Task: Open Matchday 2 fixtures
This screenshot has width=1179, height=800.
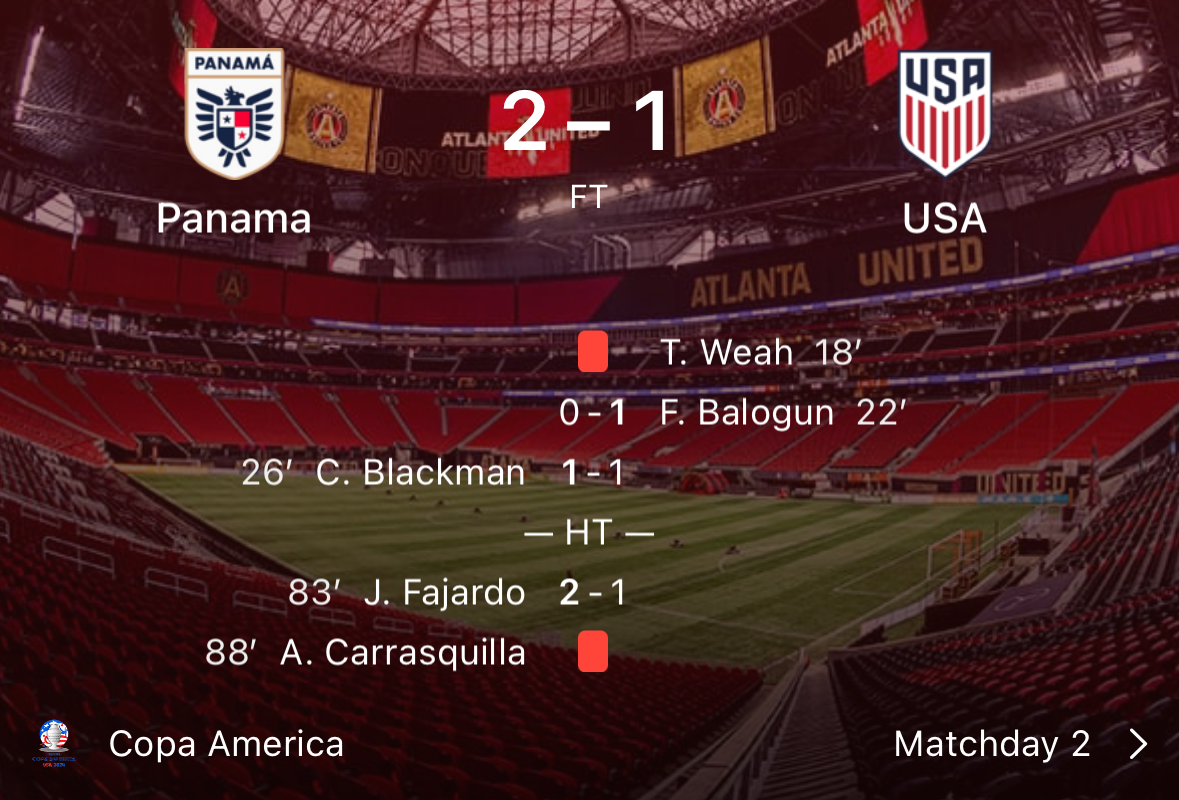Action: pyautogui.click(x=991, y=744)
